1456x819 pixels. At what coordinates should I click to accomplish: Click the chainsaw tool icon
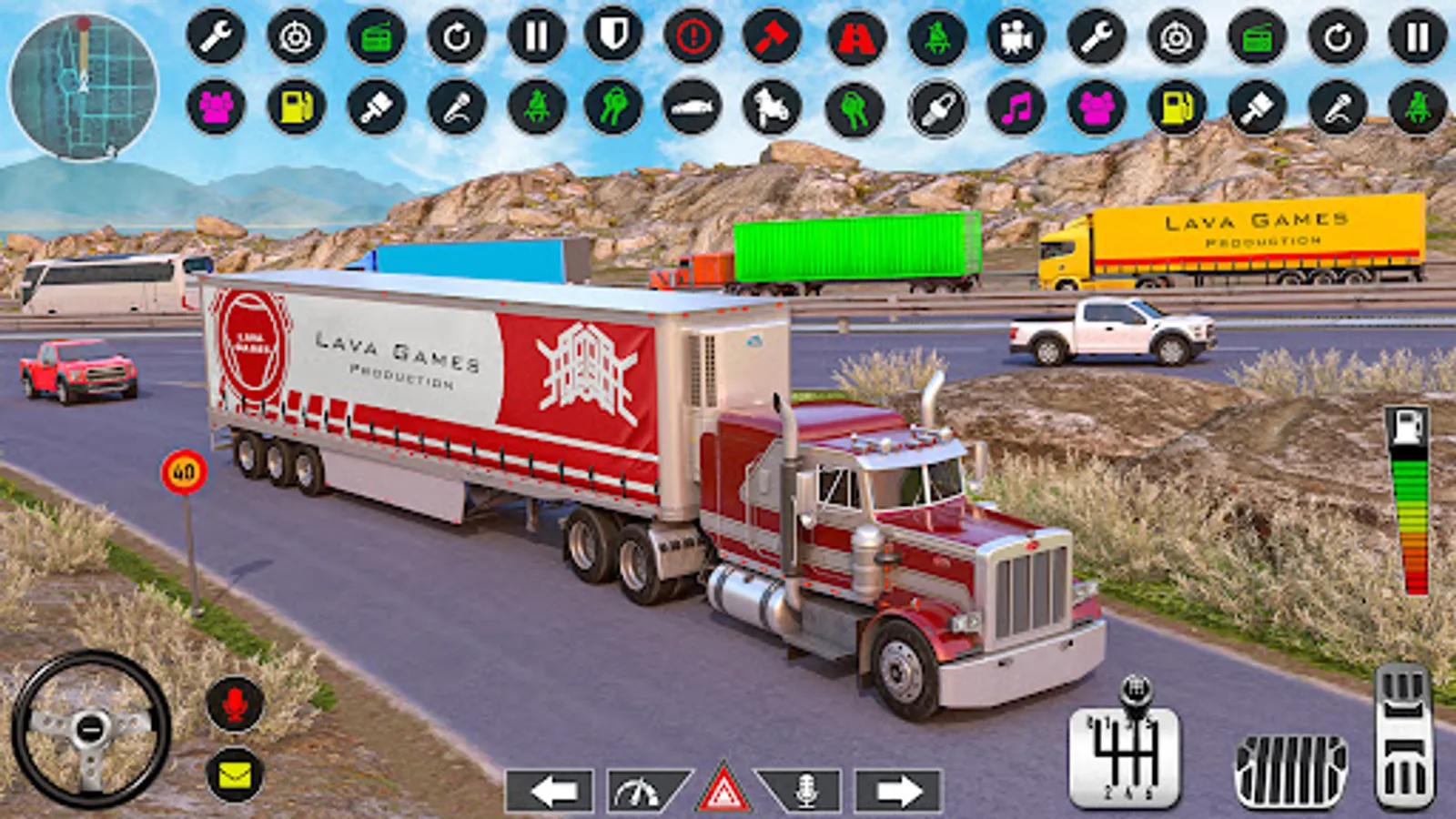937,108
